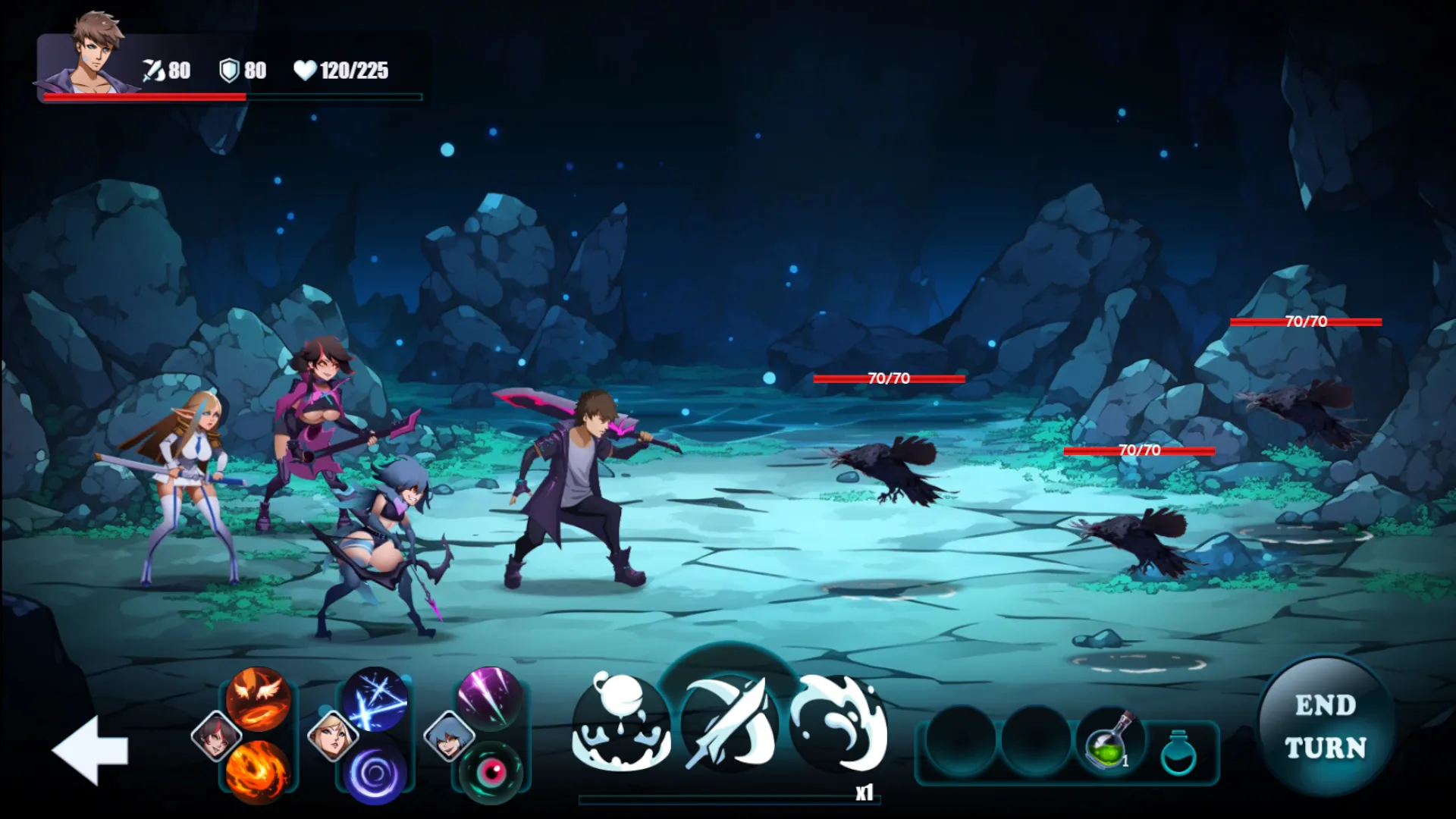Activate the winged fire ring skill
Viewport: 1456px width, 819px height.
258,698
